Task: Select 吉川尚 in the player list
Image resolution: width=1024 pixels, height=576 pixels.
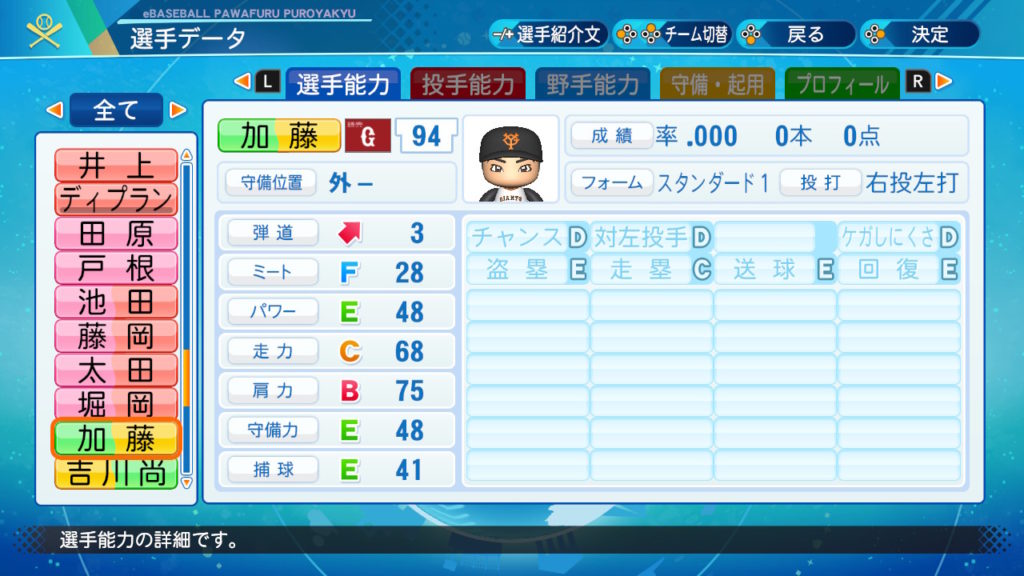Action: 116,473
